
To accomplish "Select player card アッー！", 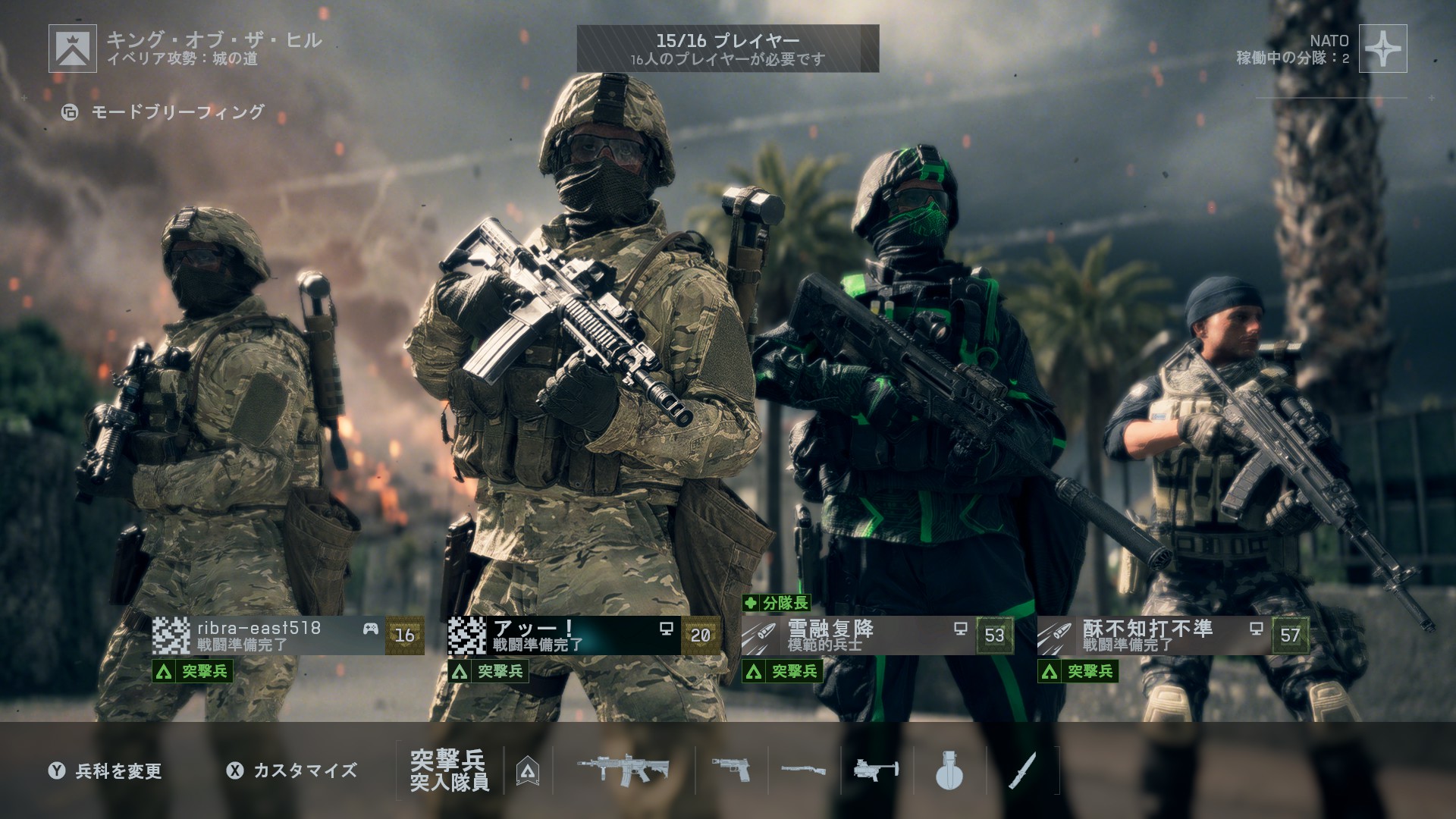I will tap(583, 635).
